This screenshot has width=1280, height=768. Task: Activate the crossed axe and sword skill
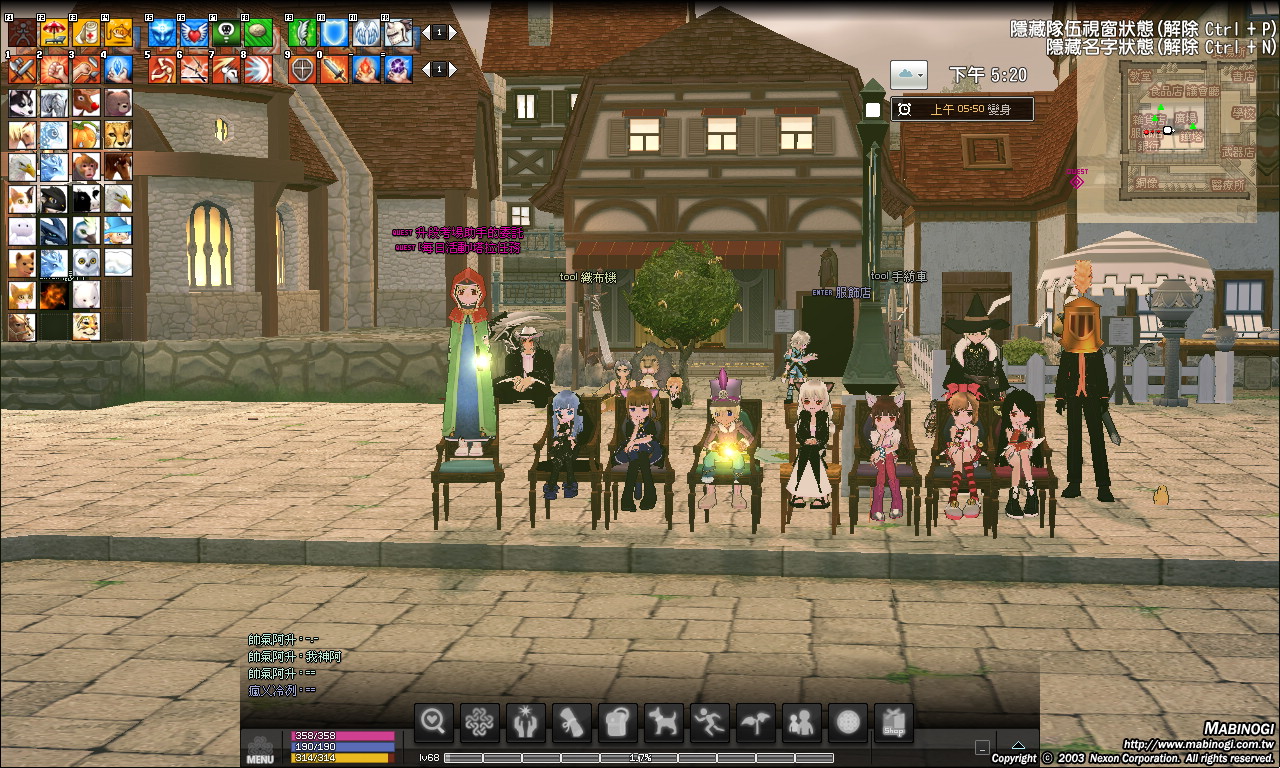coord(23,69)
